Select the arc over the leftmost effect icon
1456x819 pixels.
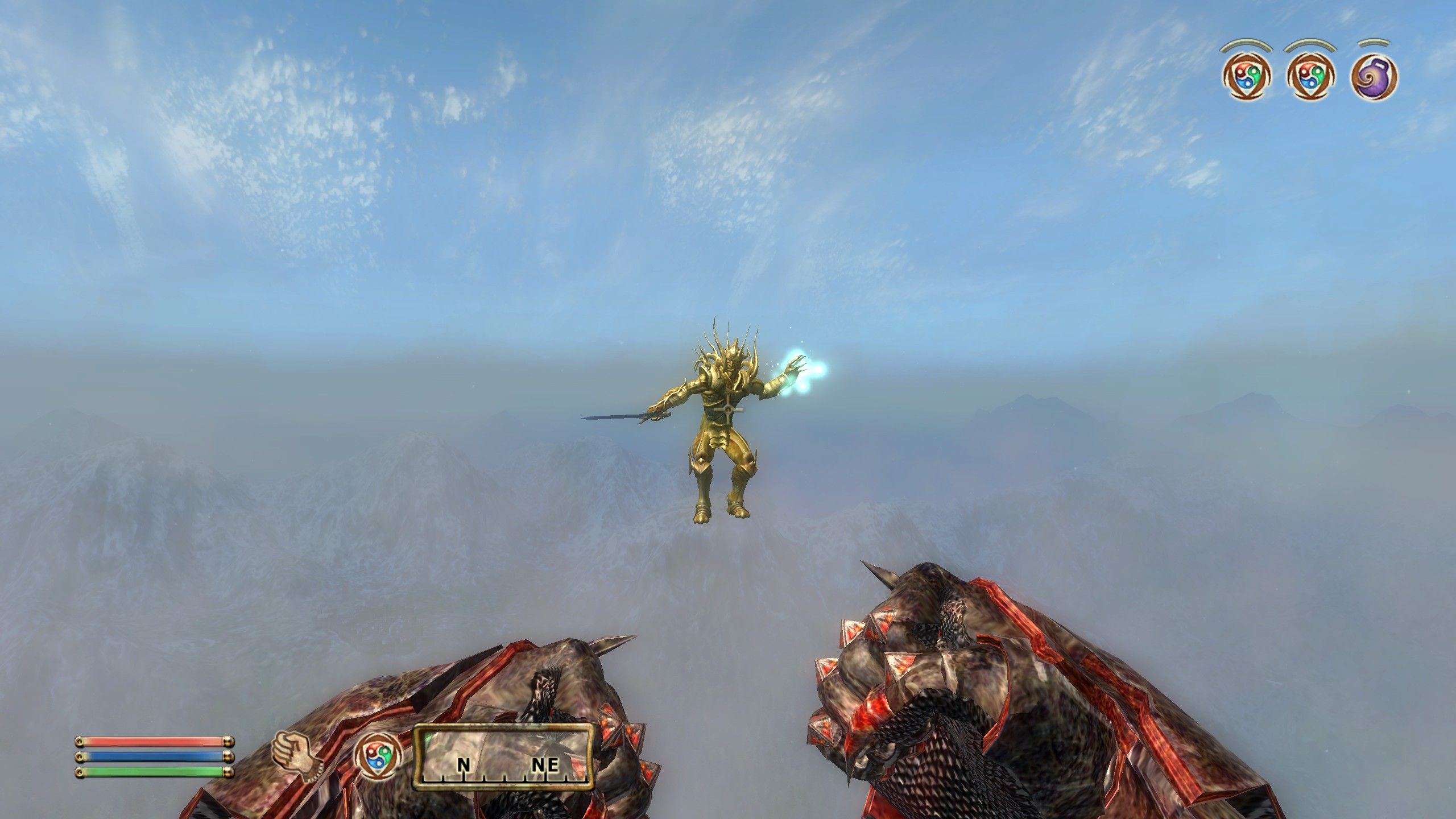(1246, 44)
